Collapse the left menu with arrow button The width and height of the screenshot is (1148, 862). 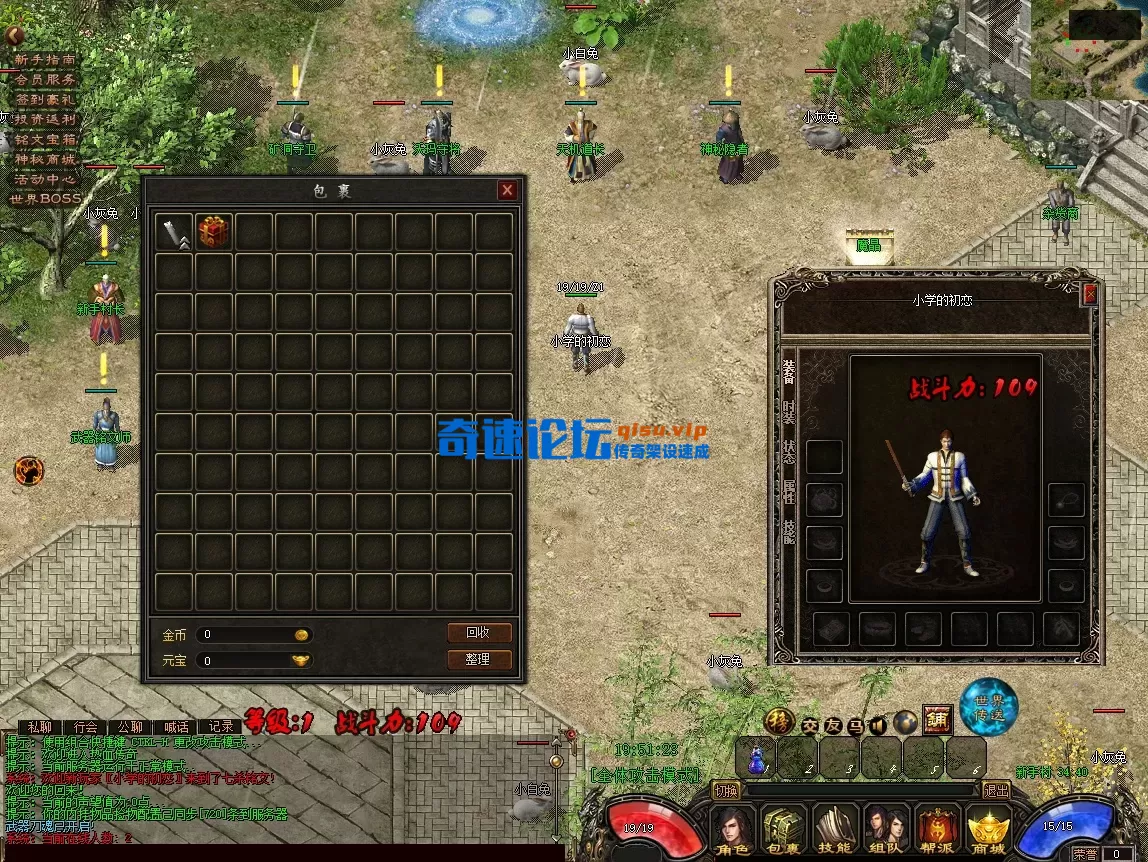pos(14,36)
